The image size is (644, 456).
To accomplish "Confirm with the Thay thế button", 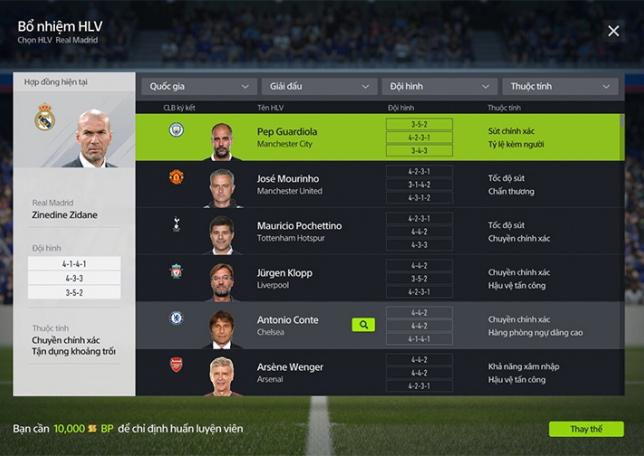I will [x=586, y=429].
